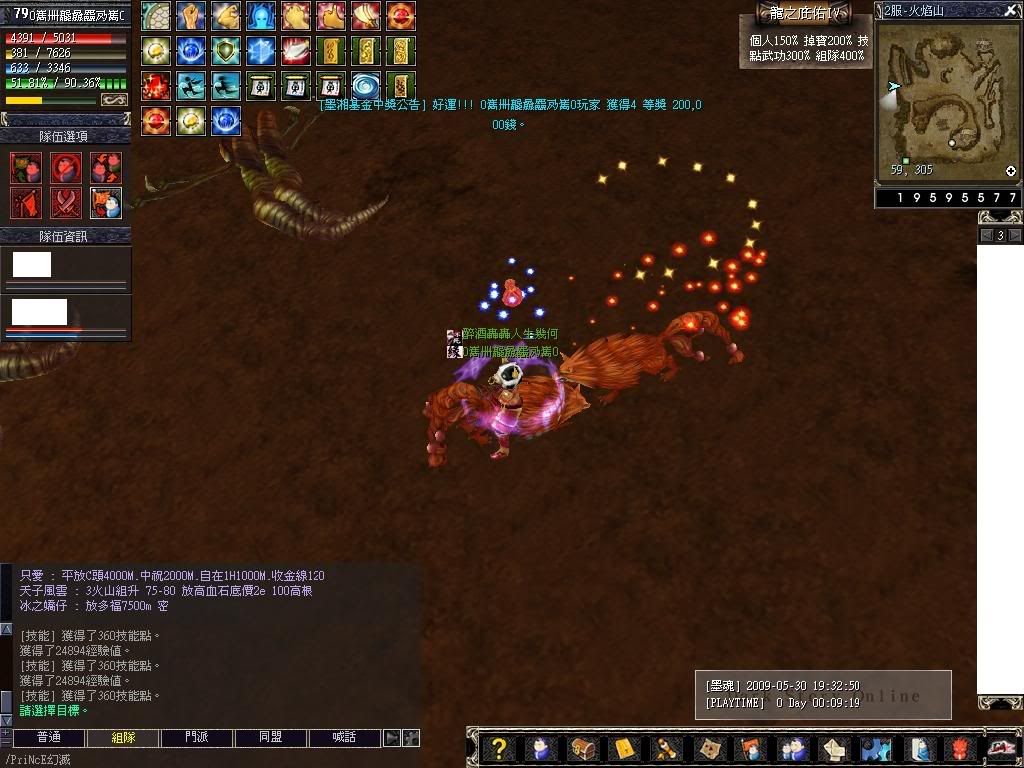Choose the crossed swords party option
Image resolution: width=1024 pixels, height=768 pixels.
(66, 203)
